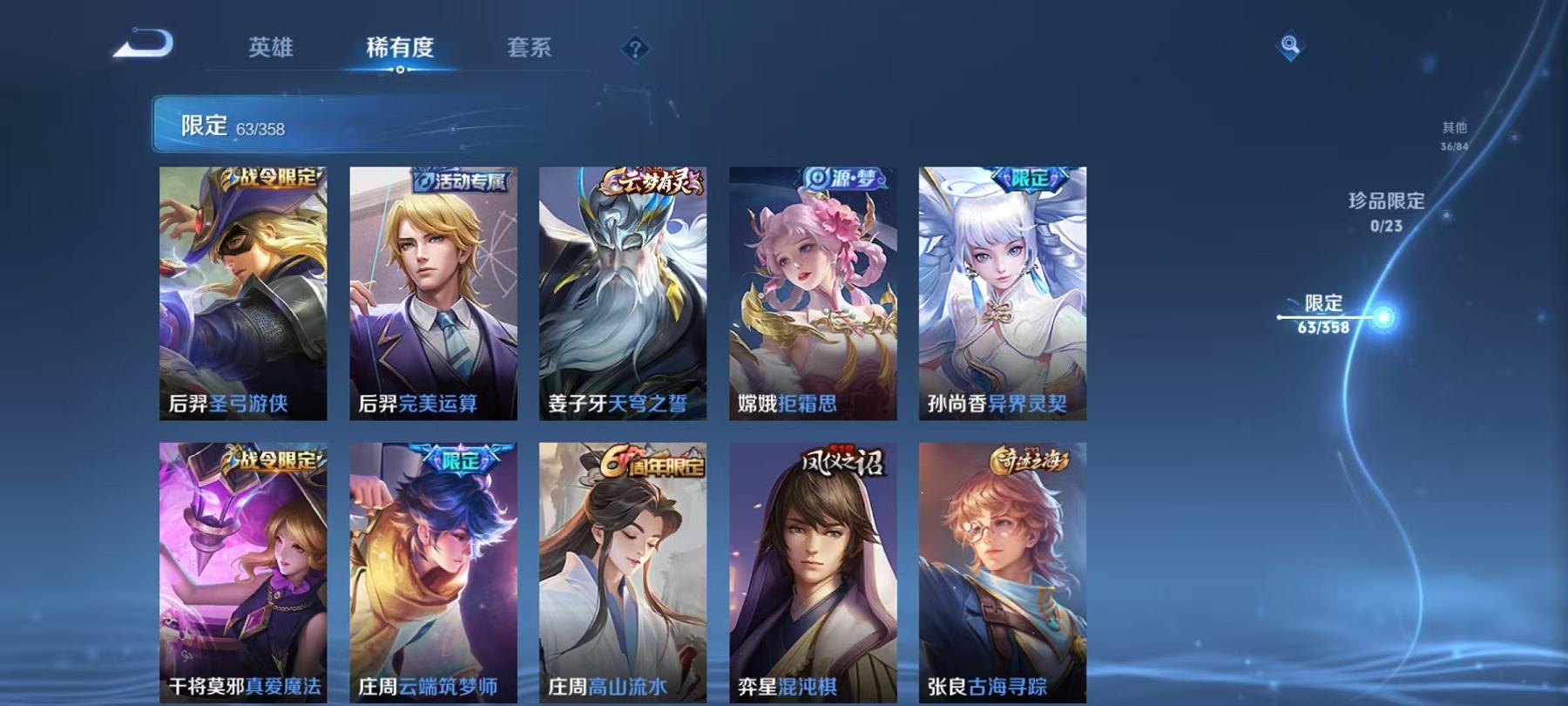Open the 珍品限定 0/23 category

[x=1385, y=214]
